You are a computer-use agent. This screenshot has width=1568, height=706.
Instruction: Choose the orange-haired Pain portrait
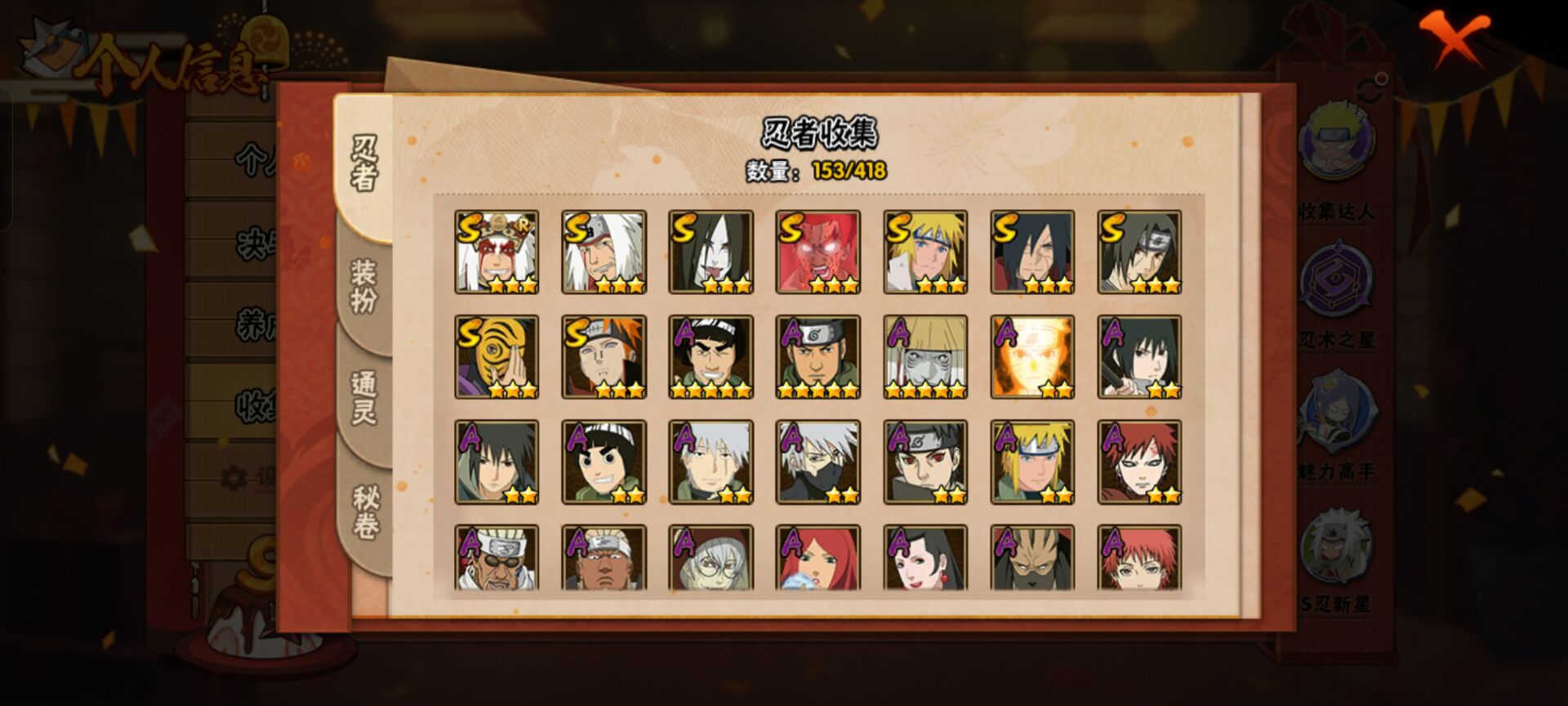(x=604, y=357)
